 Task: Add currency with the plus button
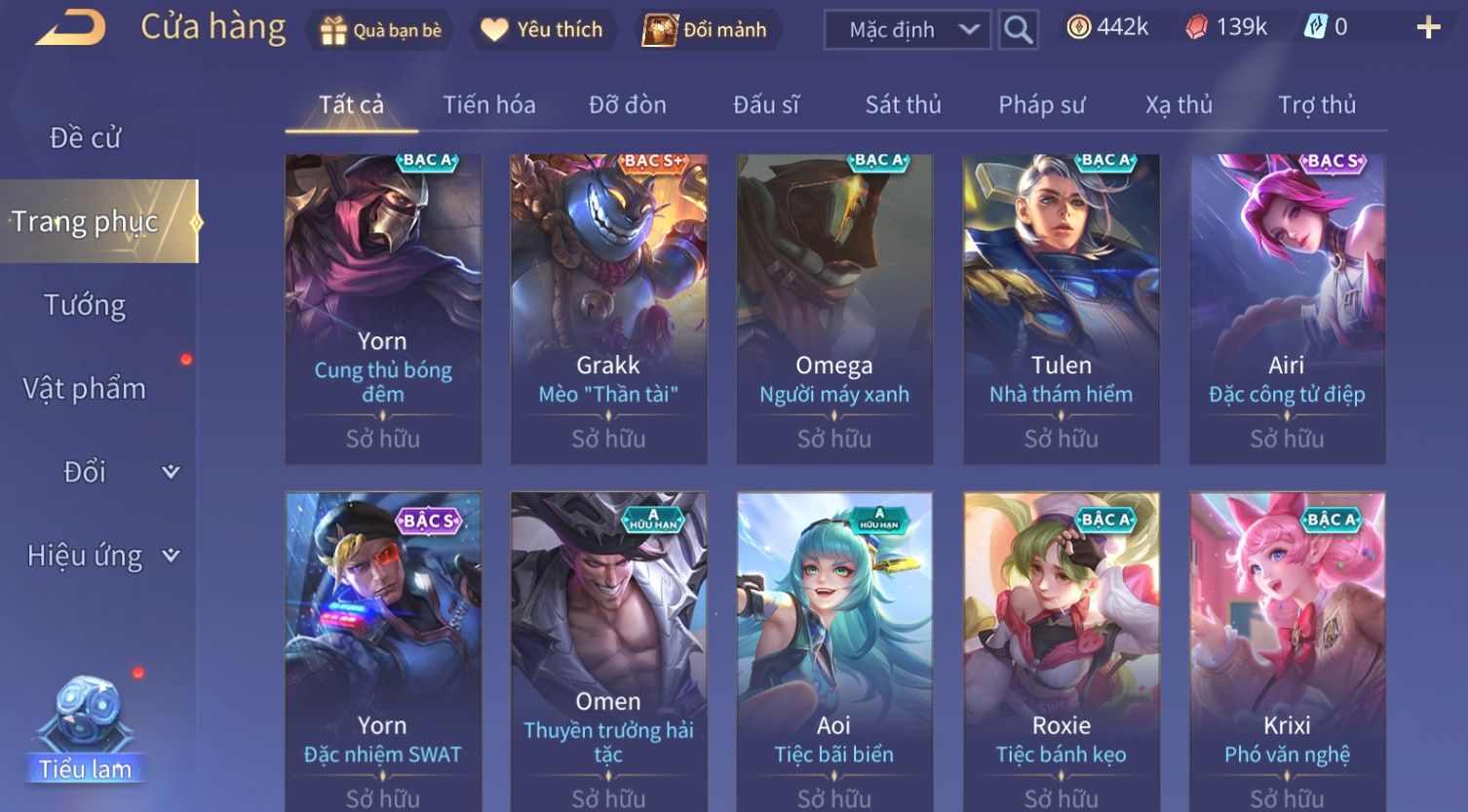1428,28
